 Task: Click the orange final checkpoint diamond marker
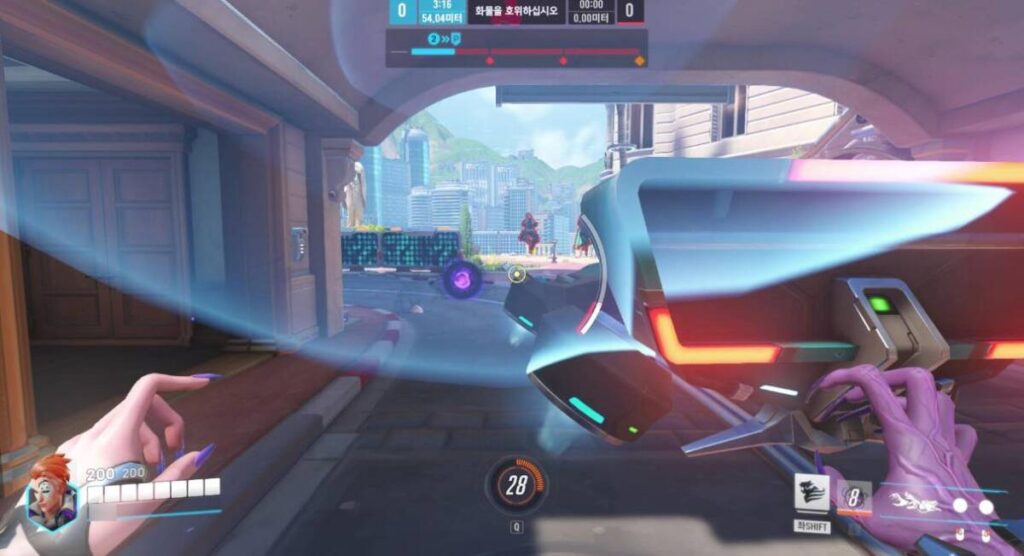pos(639,61)
